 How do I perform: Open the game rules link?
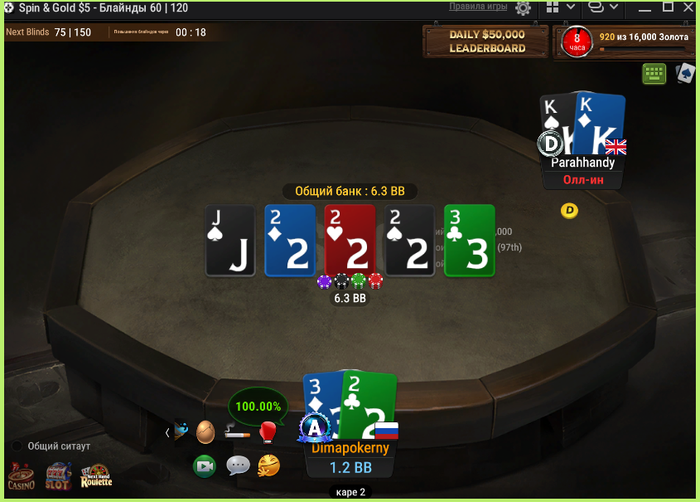tap(479, 7)
